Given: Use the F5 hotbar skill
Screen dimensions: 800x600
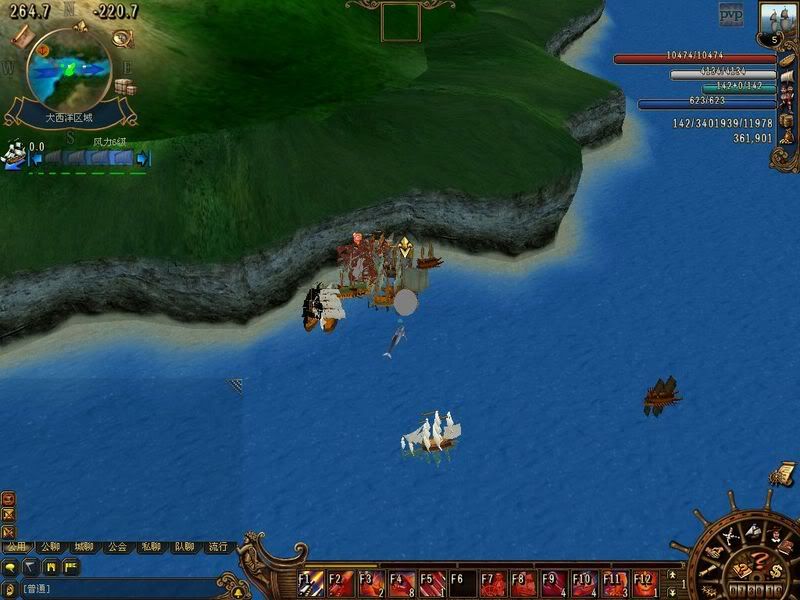Looking at the screenshot, I should pyautogui.click(x=432, y=580).
